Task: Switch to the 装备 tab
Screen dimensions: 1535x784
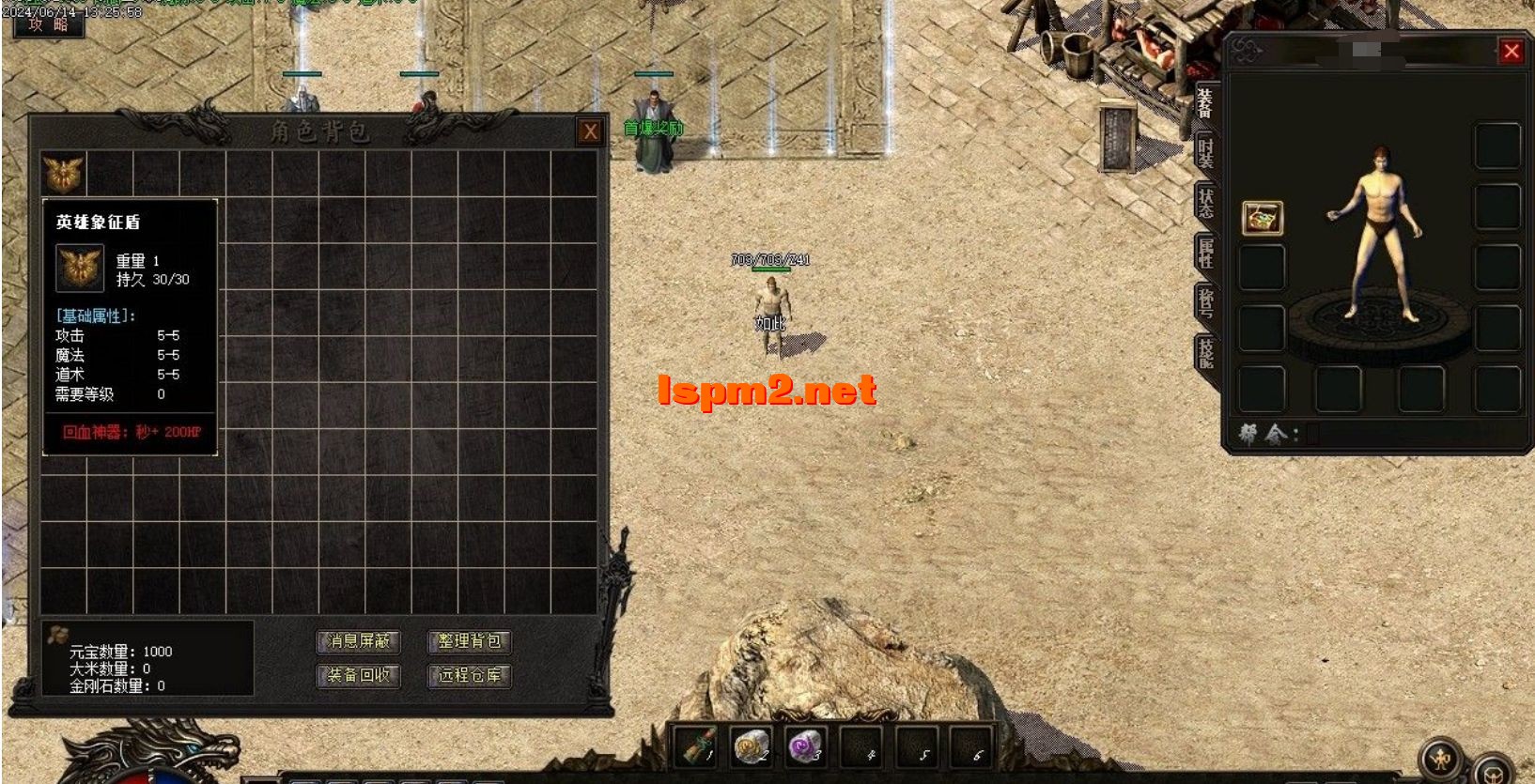Action: (1205, 103)
